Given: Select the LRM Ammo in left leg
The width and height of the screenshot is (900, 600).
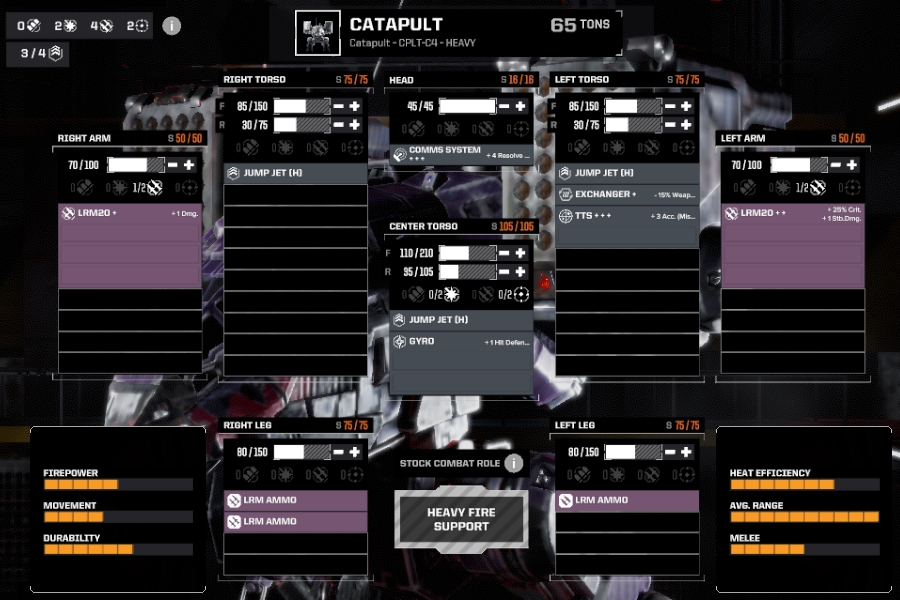Looking at the screenshot, I should click(x=627, y=500).
